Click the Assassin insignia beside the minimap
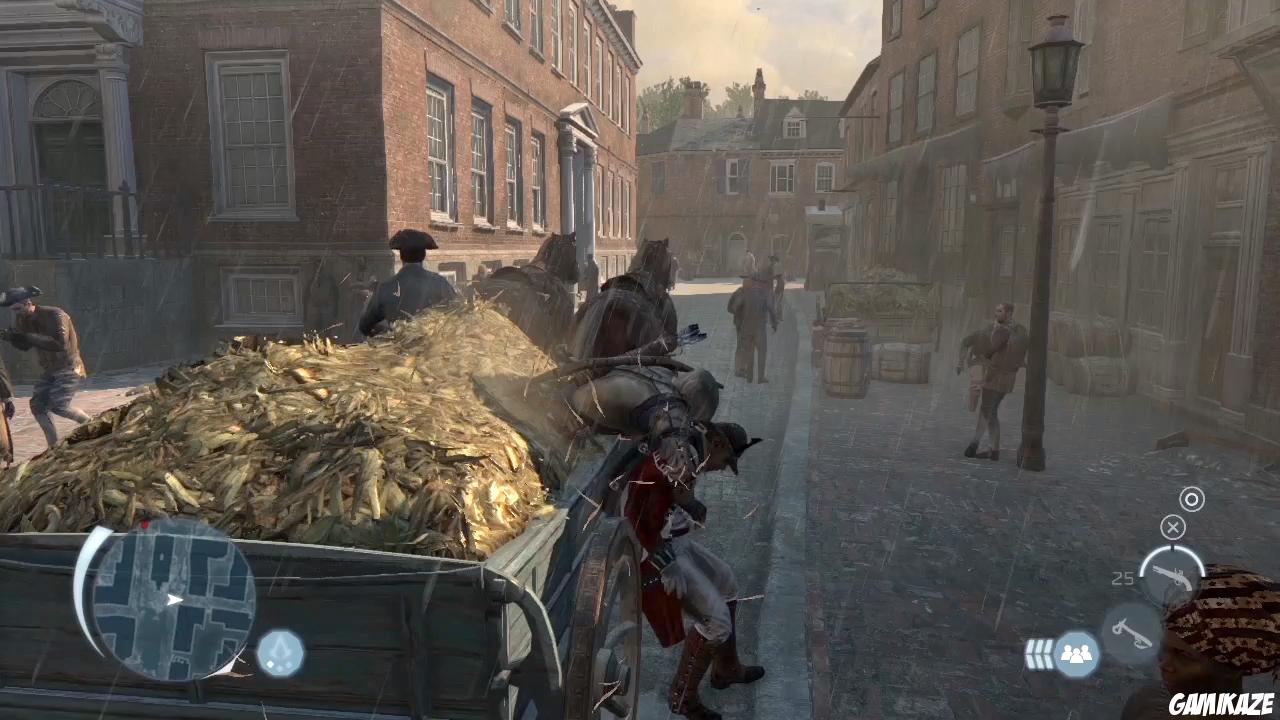 pyautogui.click(x=280, y=650)
